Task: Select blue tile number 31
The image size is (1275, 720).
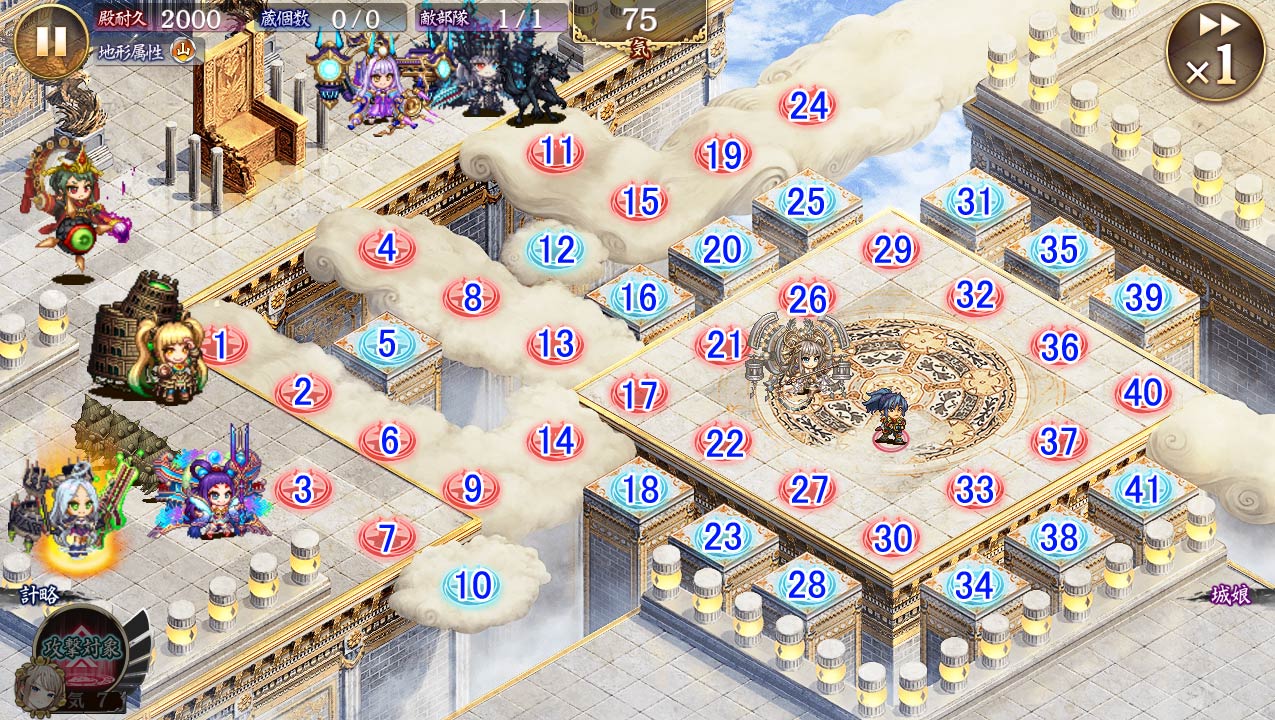Action: click(974, 202)
